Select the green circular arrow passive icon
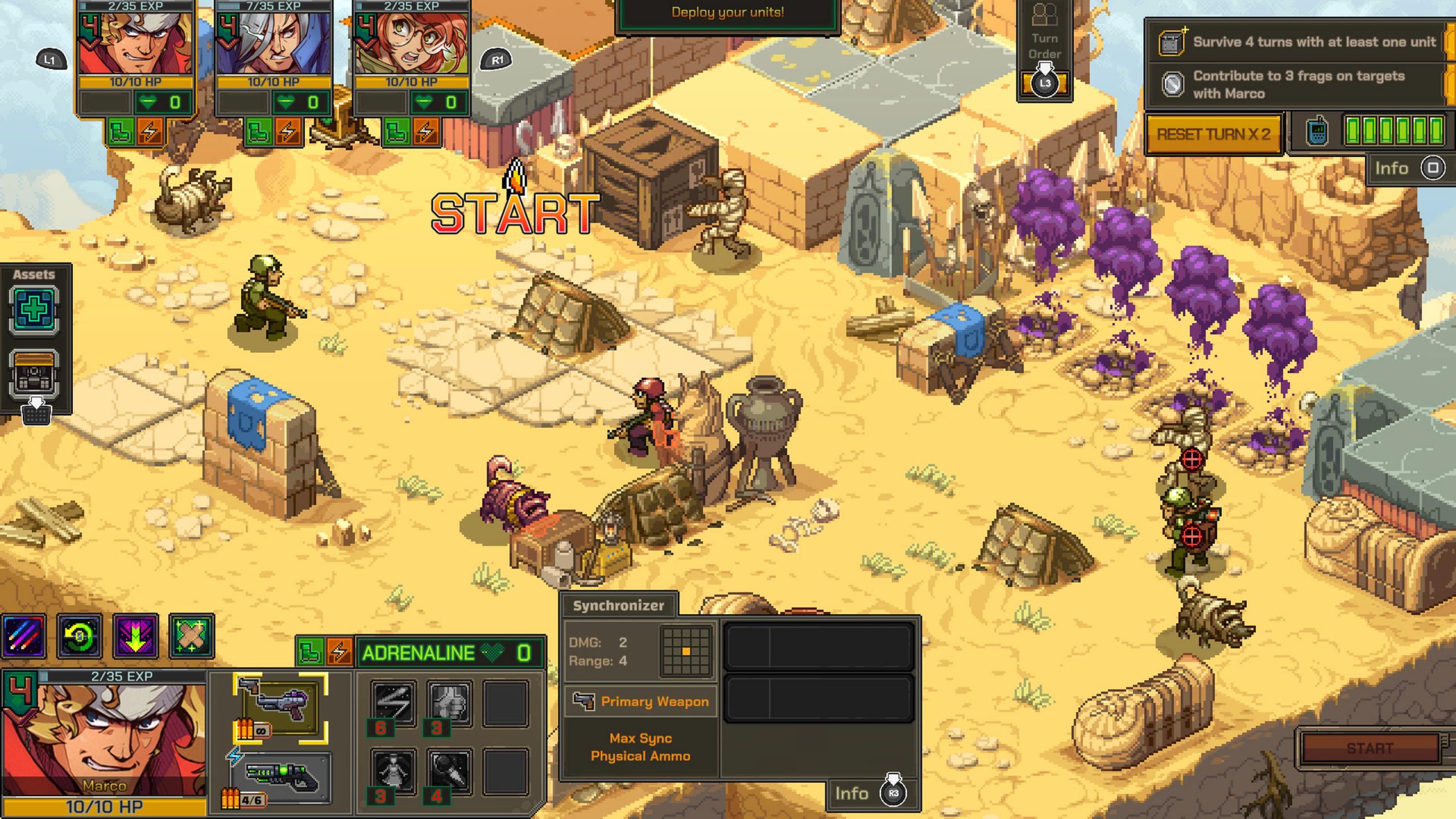This screenshot has width=1456, height=819. click(80, 636)
